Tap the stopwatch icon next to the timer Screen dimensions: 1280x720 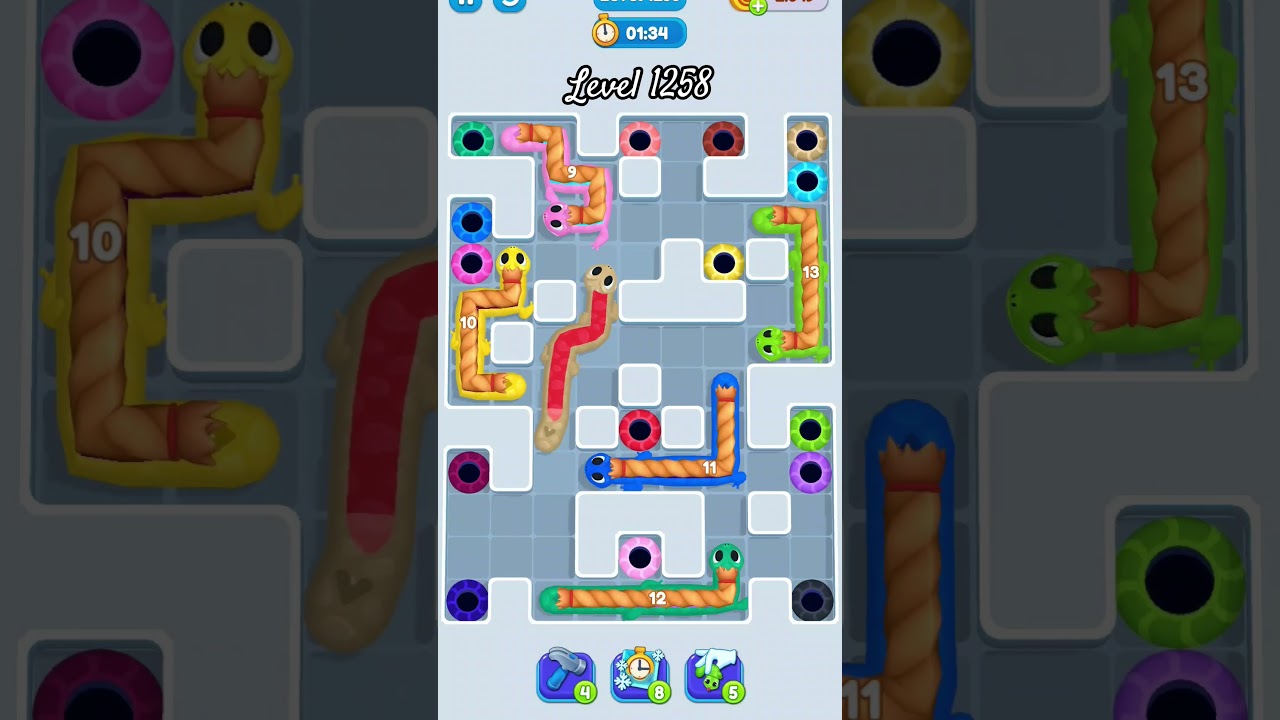click(605, 31)
